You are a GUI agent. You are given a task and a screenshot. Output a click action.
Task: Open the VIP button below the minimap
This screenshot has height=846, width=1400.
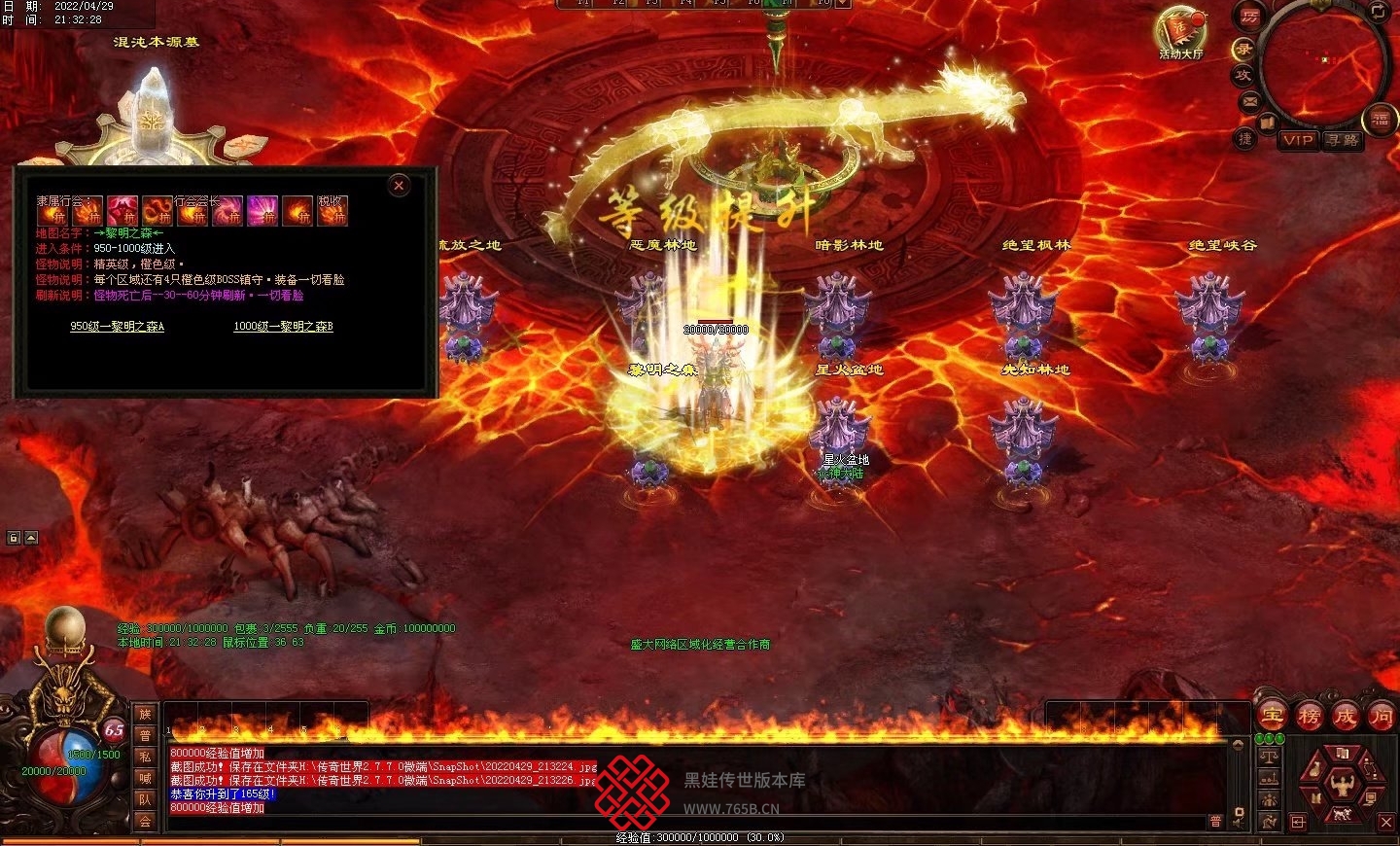[1298, 140]
